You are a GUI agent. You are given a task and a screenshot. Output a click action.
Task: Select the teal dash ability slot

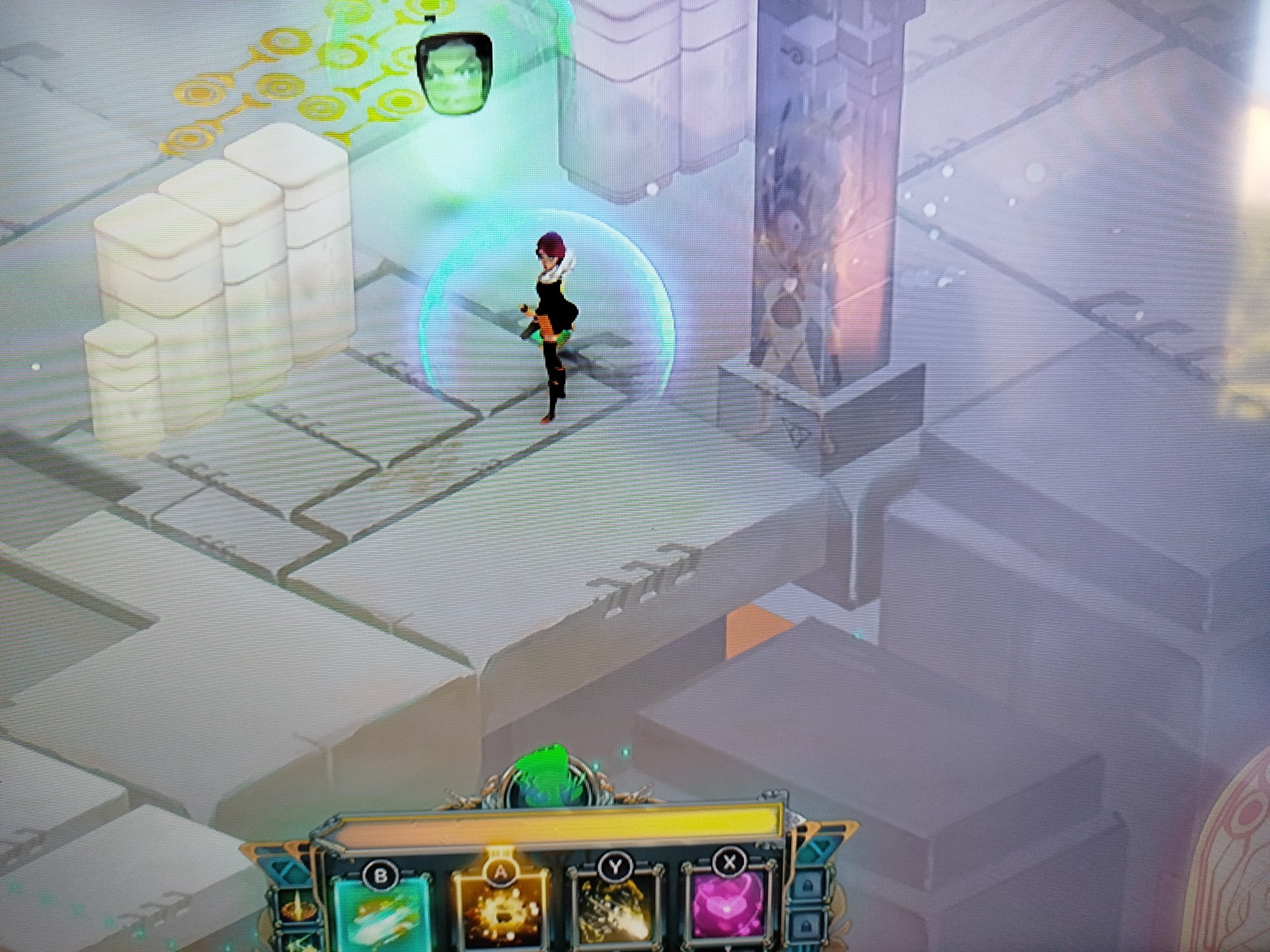[380, 914]
